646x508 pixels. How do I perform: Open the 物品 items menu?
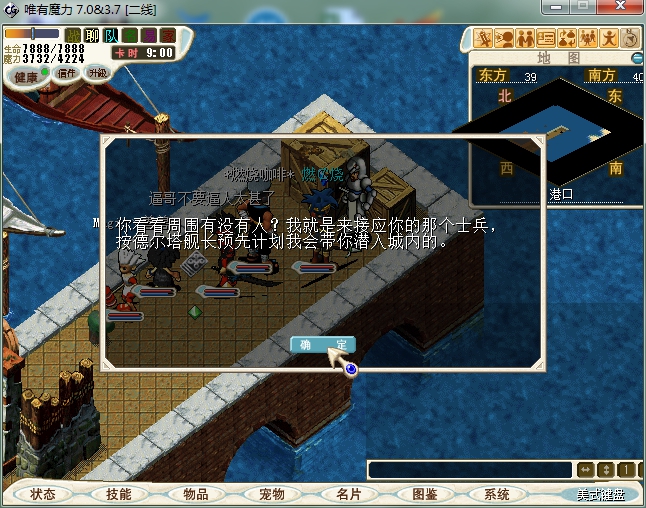pos(195,495)
